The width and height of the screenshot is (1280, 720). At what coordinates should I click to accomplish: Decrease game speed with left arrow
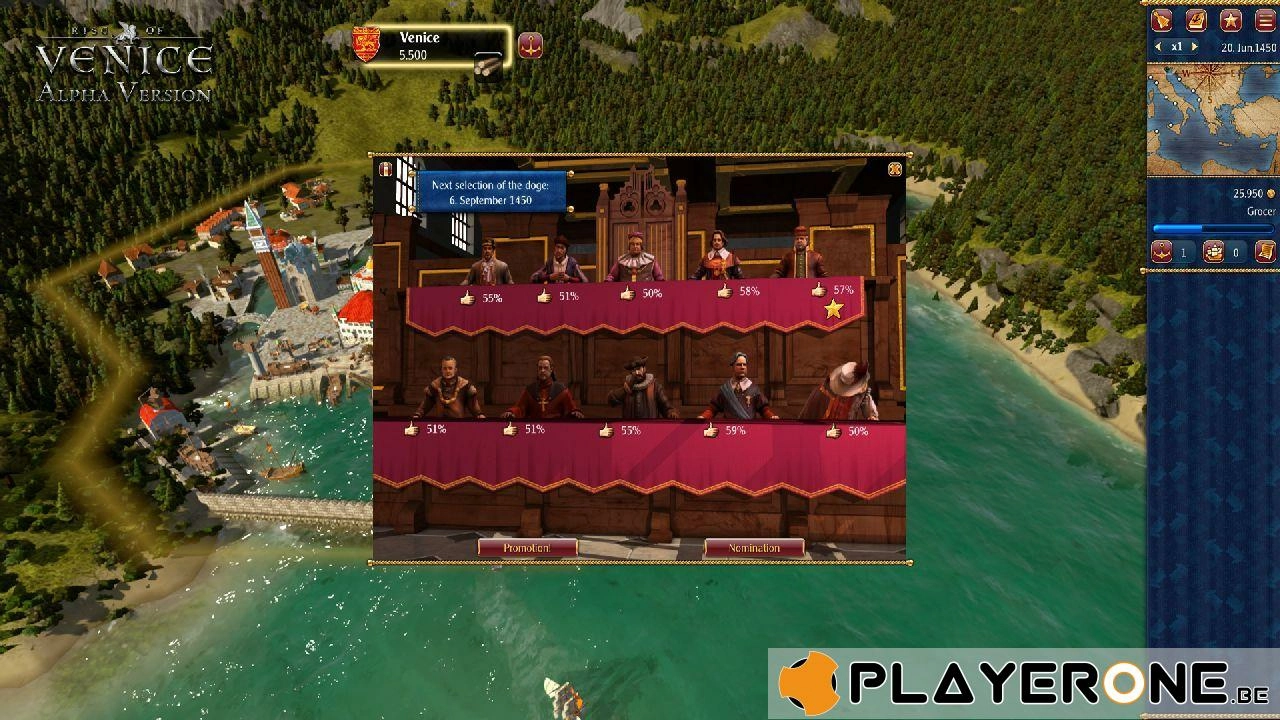pos(1159,47)
